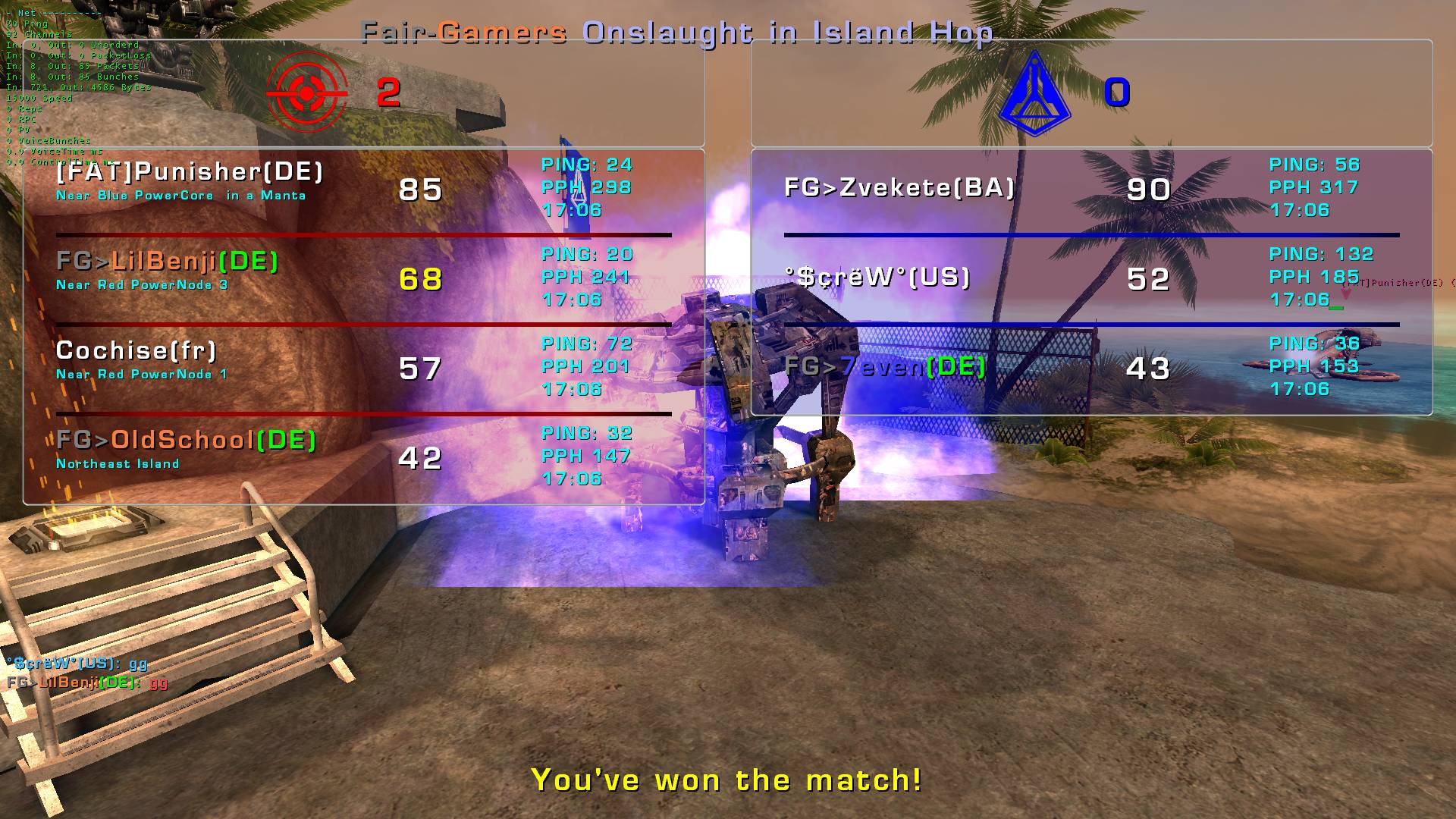Click FG>LilBenji(DE) player row
Screen dimensions: 1456x819
pyautogui.click(x=168, y=262)
